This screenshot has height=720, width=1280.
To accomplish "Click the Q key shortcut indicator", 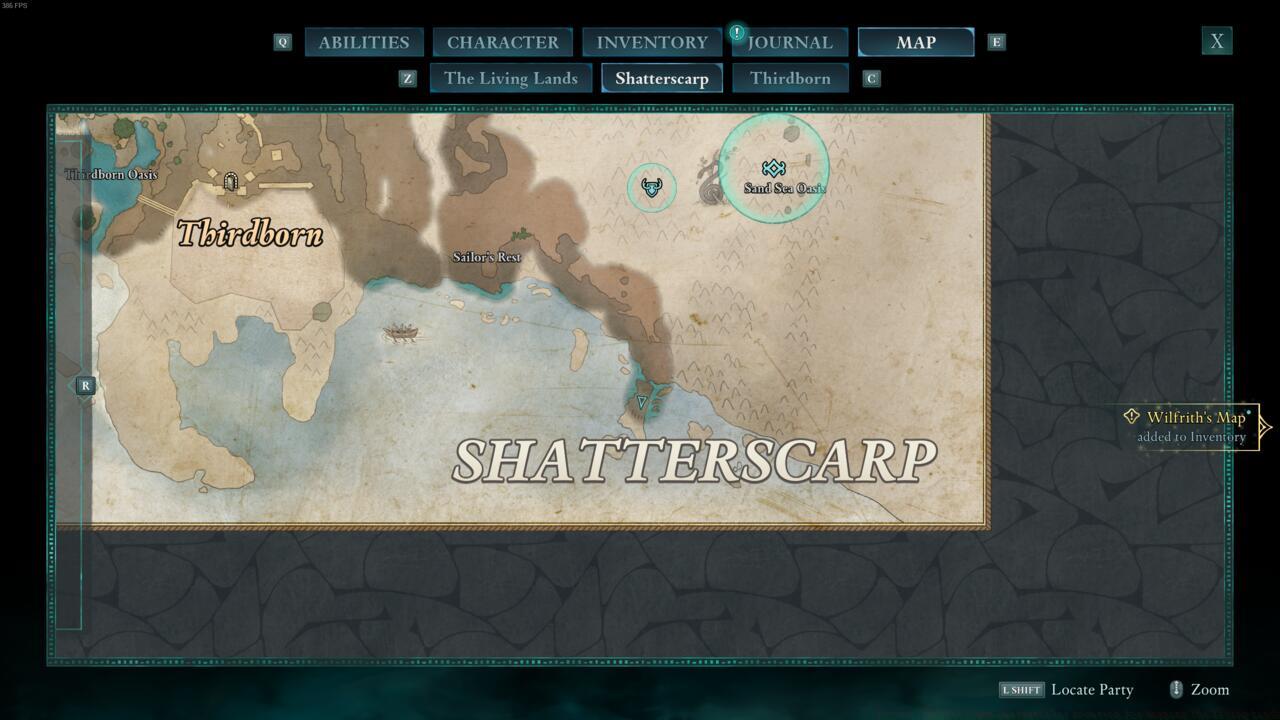I will pyautogui.click(x=281, y=42).
